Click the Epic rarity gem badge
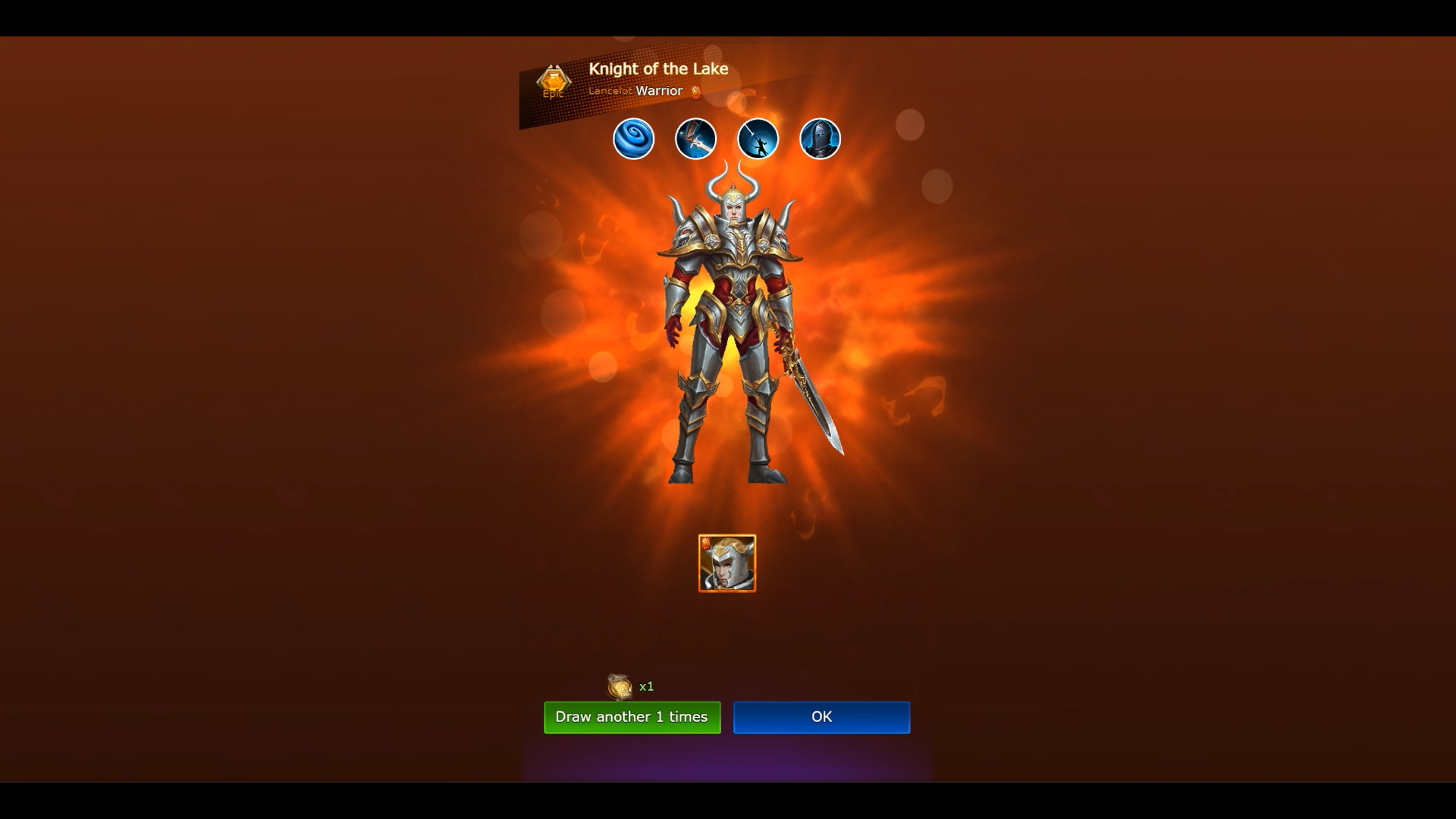1456x819 pixels. click(x=553, y=80)
